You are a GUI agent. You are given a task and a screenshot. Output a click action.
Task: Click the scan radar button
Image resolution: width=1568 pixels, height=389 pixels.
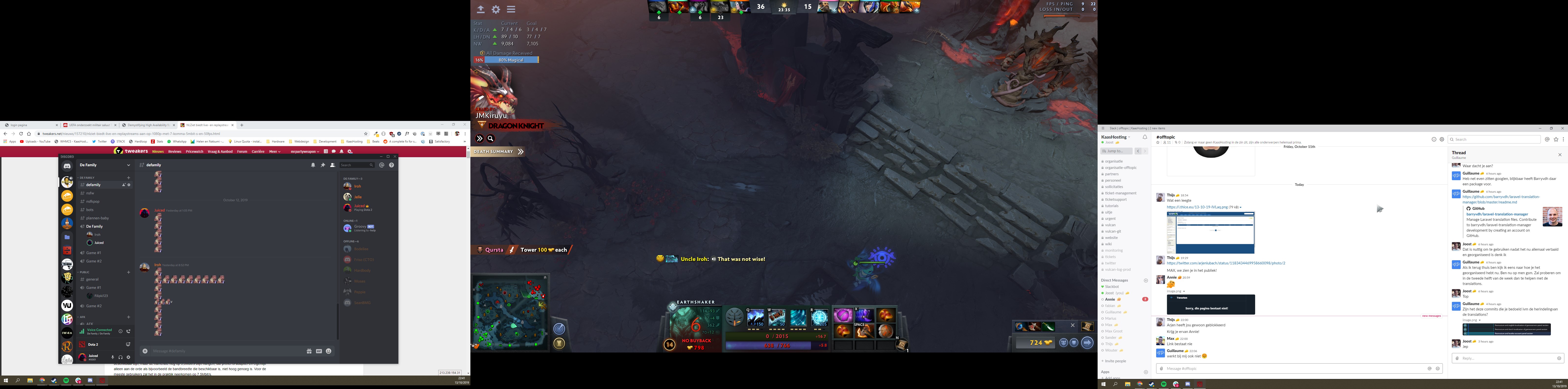tap(559, 329)
